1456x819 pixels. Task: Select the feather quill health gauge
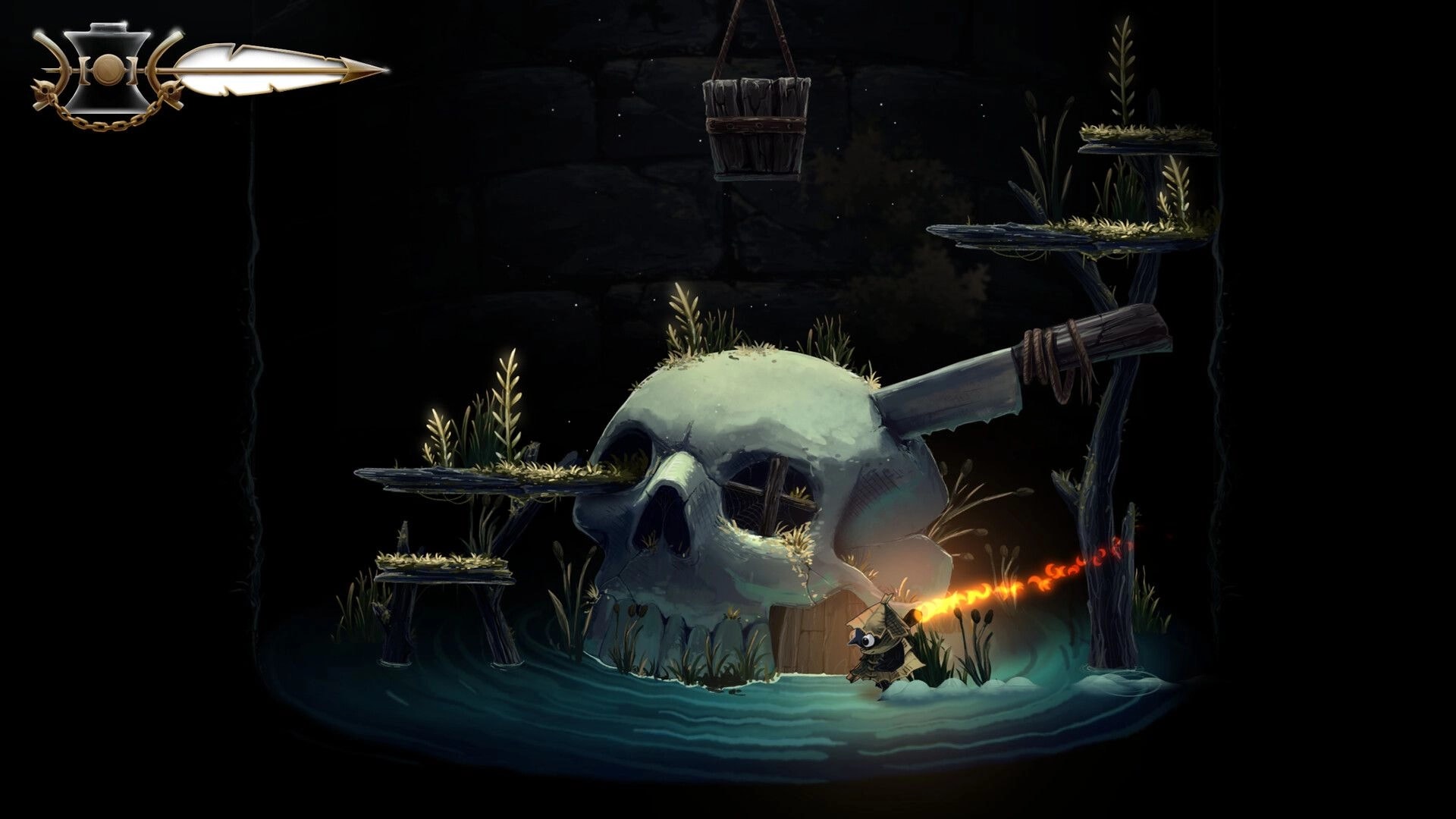pos(250,68)
